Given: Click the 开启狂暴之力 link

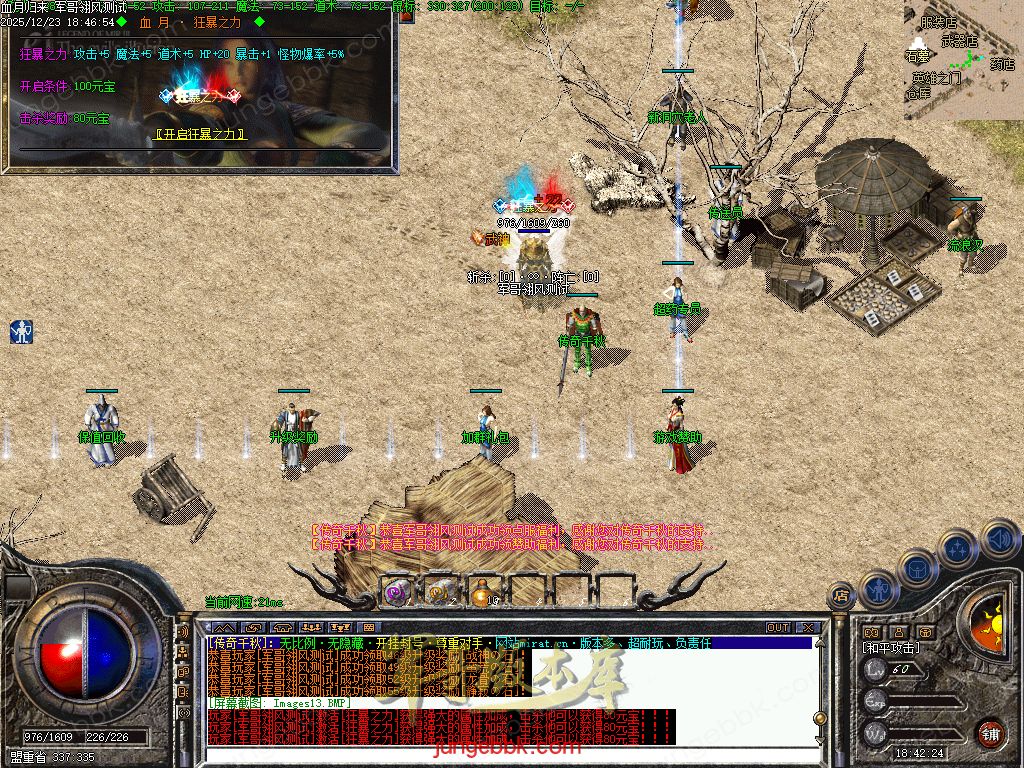Looking at the screenshot, I should [201, 134].
